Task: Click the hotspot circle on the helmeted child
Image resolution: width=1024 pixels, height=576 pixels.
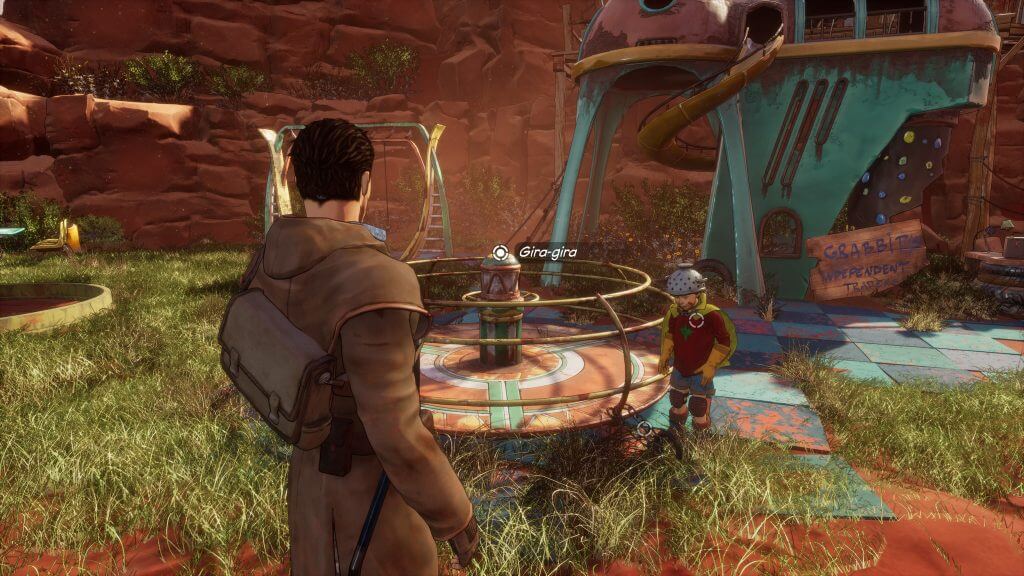Action: (697, 322)
